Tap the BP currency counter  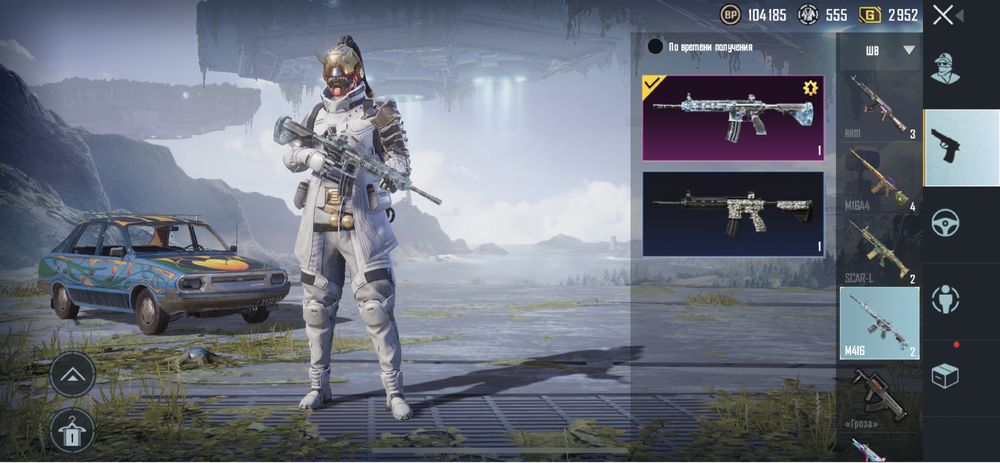755,15
